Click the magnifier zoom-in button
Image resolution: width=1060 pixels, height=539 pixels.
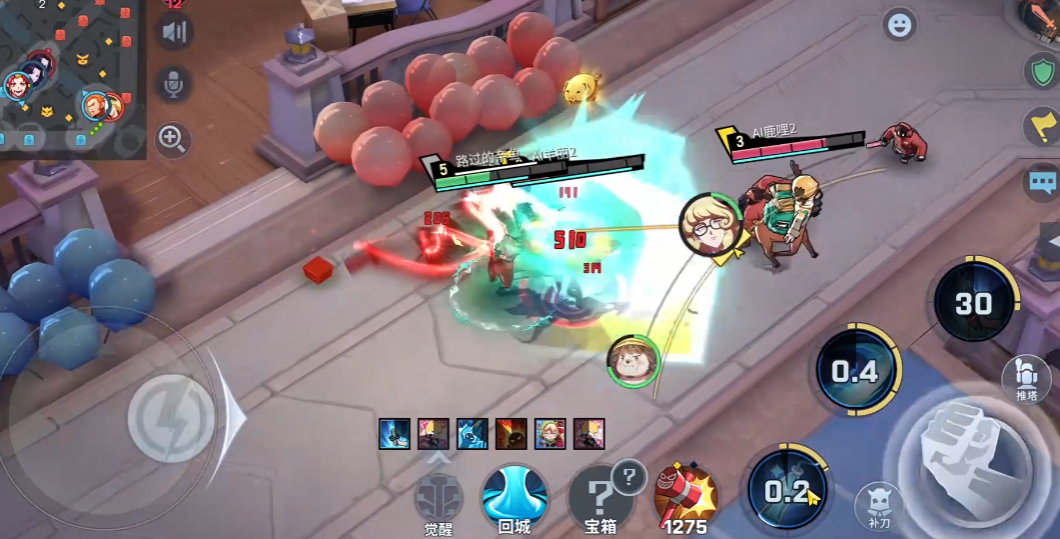pos(172,139)
